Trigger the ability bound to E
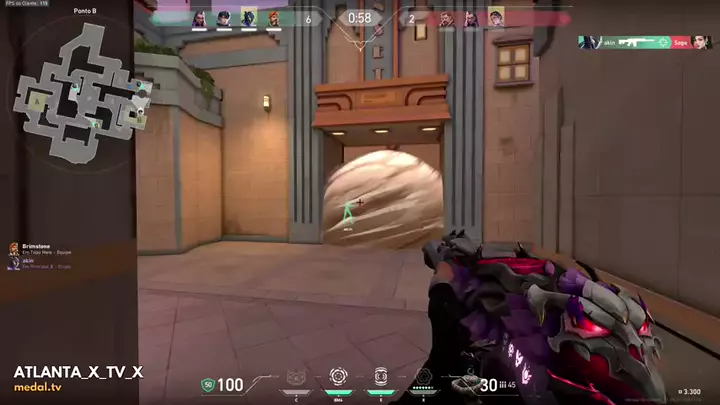 click(380, 378)
